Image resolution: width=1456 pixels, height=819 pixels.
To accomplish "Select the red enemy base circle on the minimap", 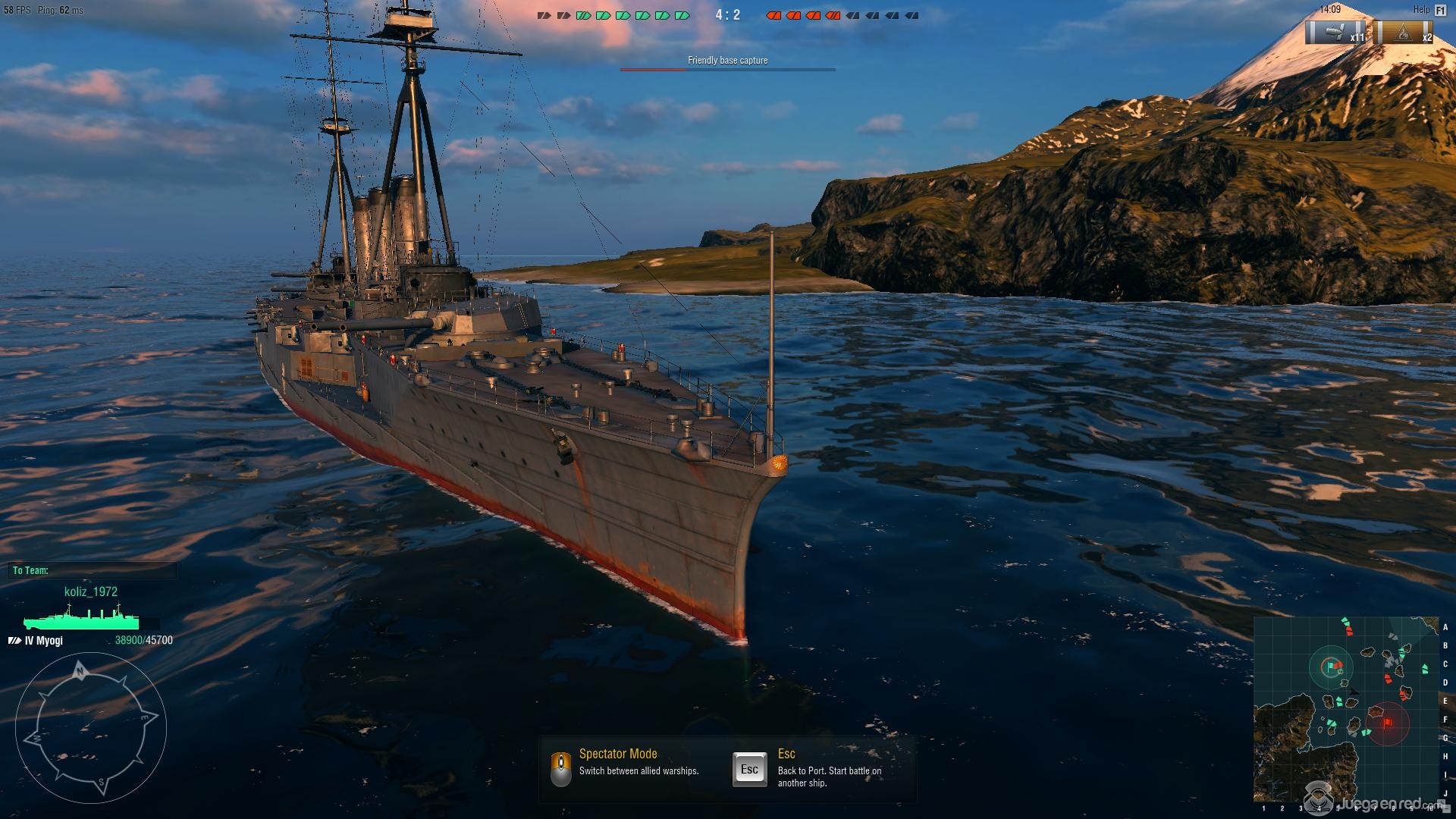I will [x=1387, y=723].
